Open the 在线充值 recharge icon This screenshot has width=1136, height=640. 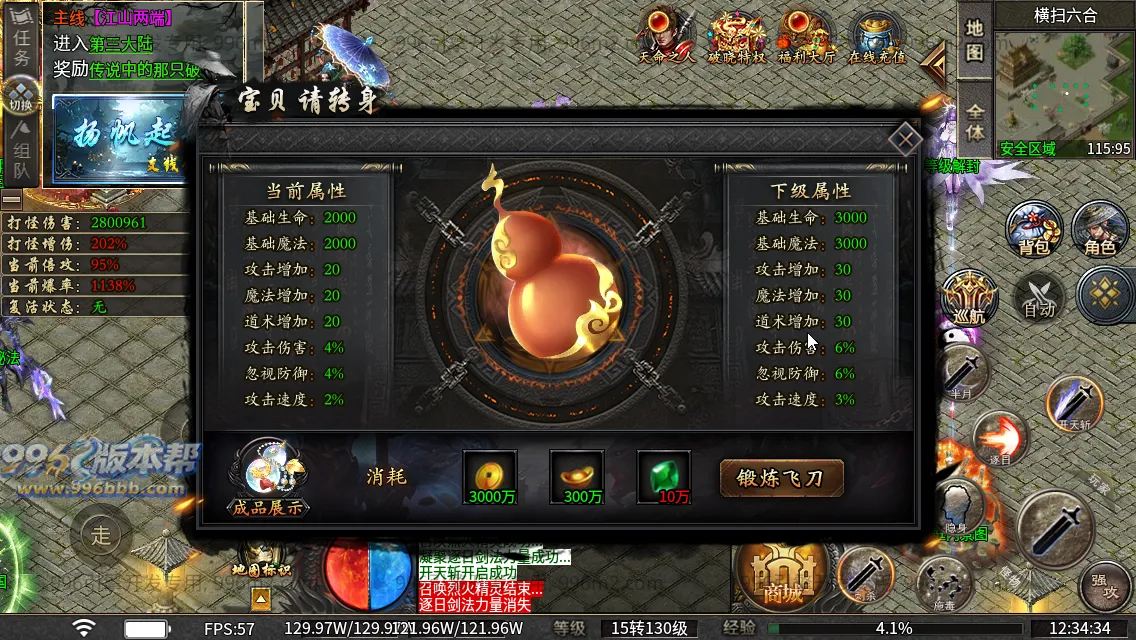pos(877,38)
